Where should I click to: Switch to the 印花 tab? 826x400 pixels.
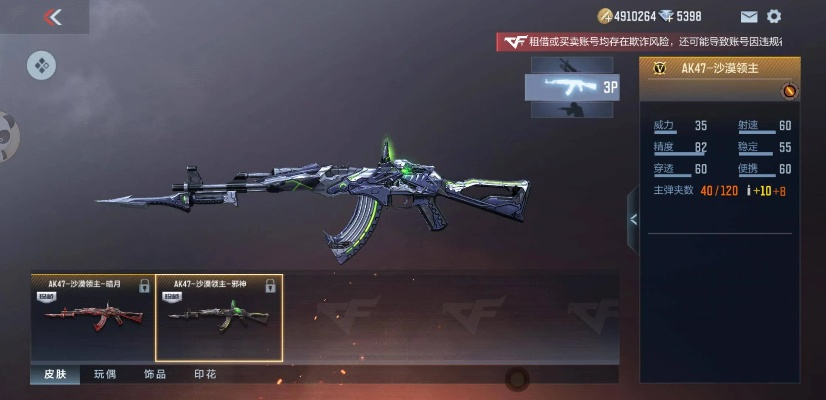(x=204, y=374)
